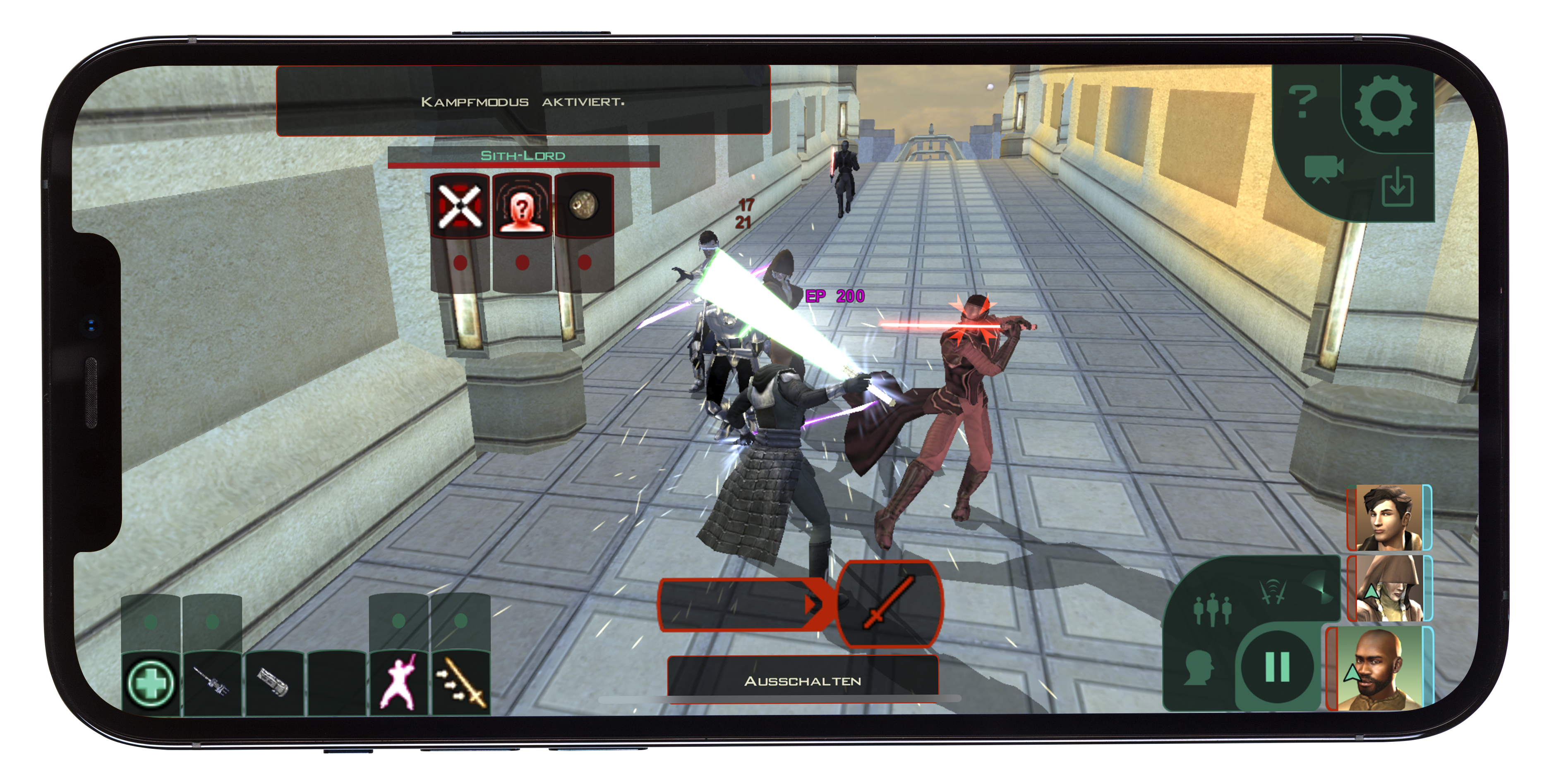The image size is (1549, 784).
Task: Activate the injector stimulant slot
Action: tap(212, 683)
